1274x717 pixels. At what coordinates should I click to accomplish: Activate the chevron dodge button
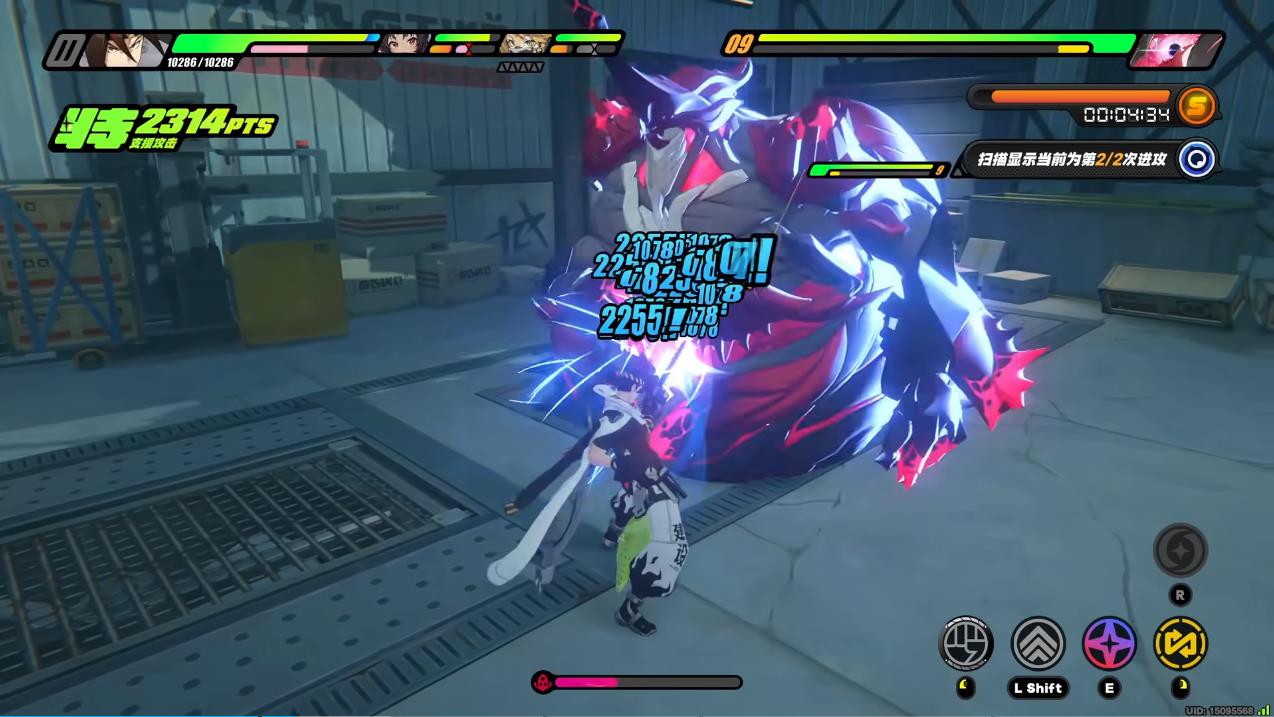(x=1038, y=643)
